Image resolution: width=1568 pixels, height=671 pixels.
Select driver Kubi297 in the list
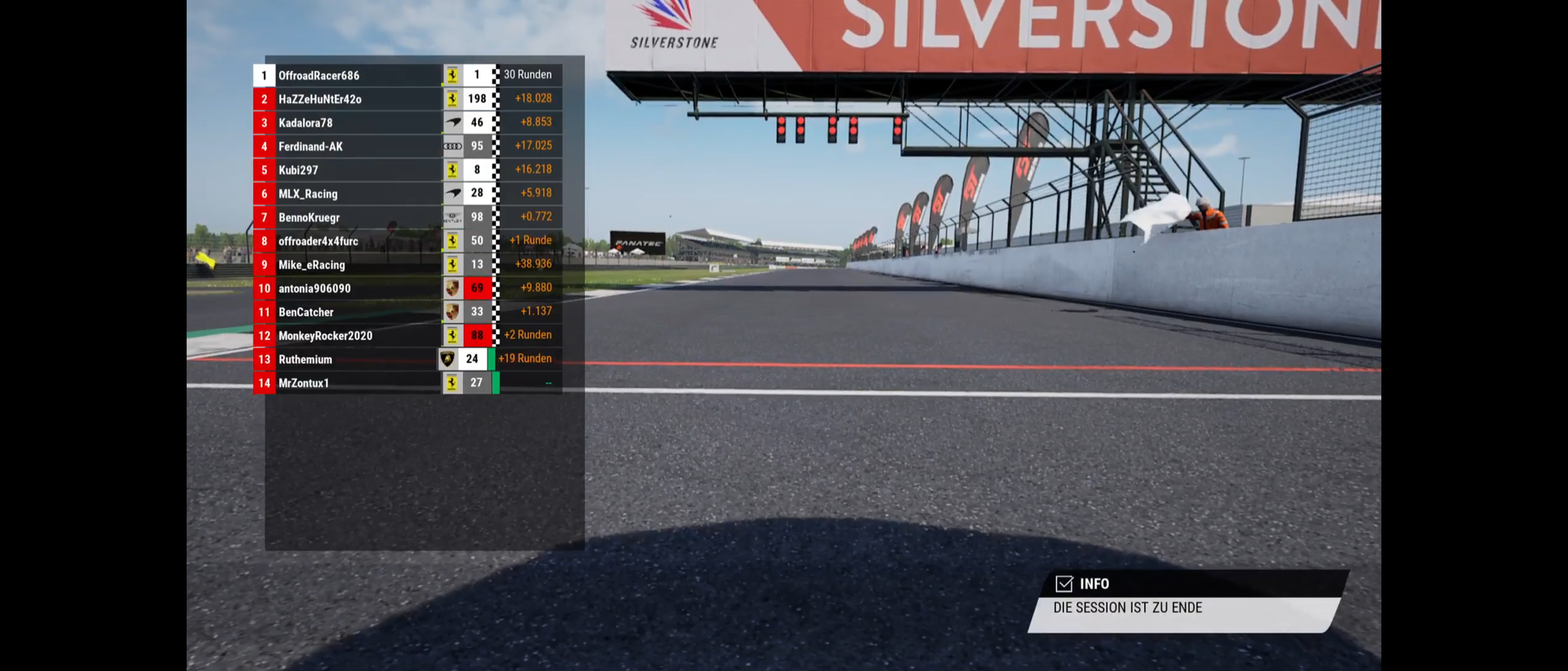[x=298, y=171]
